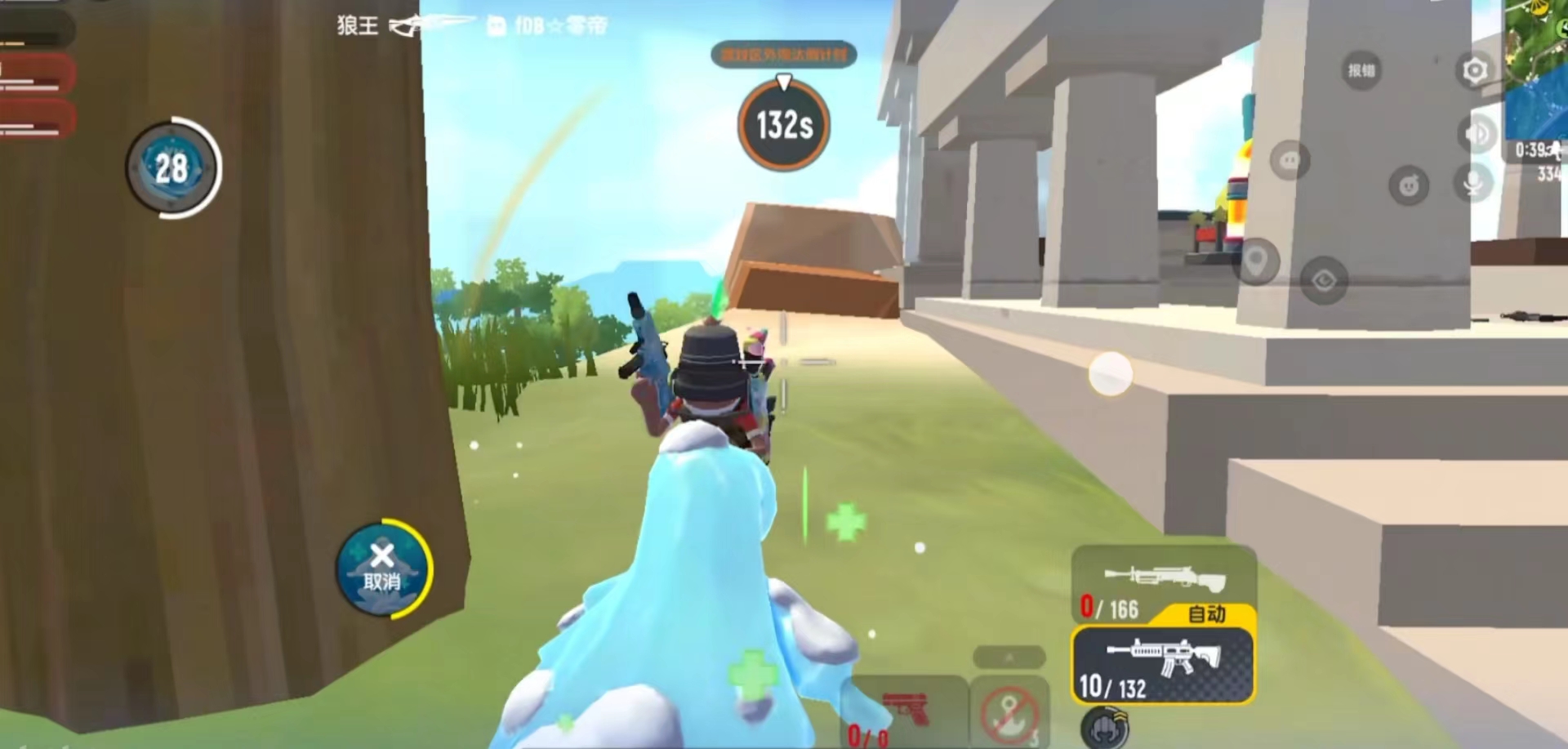Expand the item bar arrow
1568x749 pixels.
pos(1009,658)
